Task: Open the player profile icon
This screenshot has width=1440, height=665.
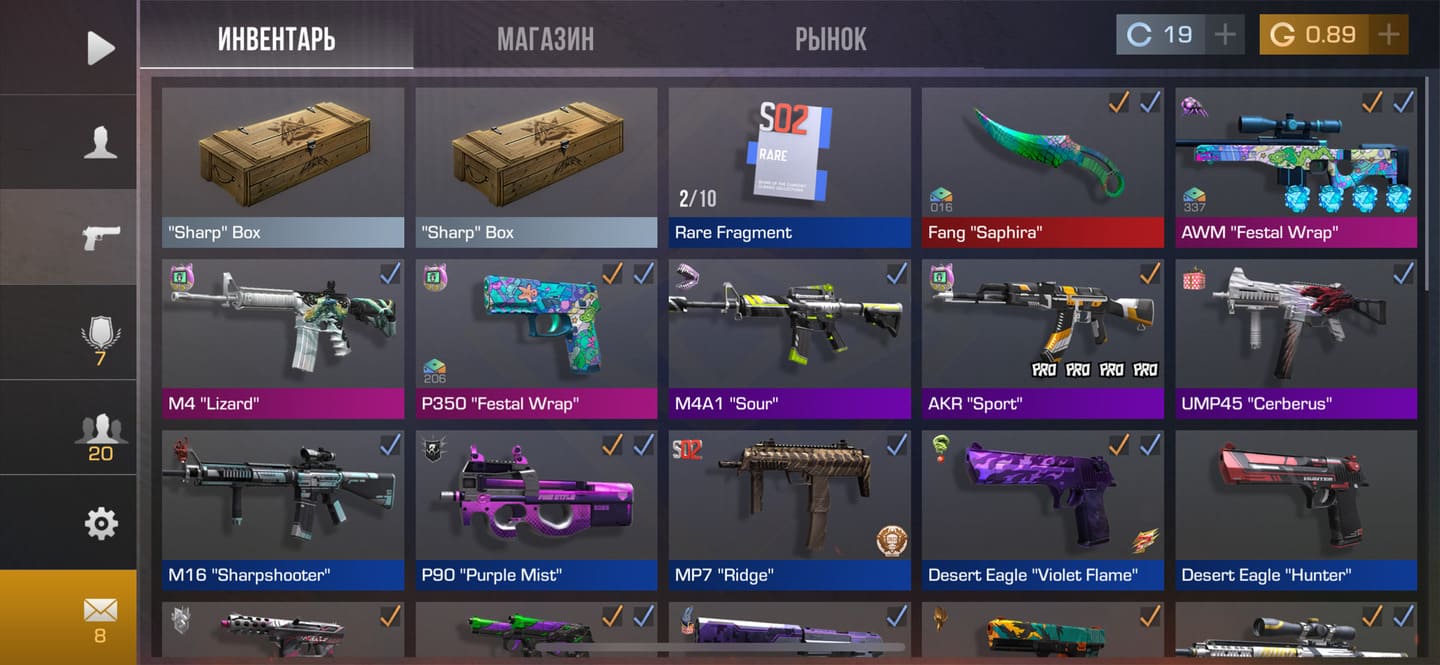Action: click(100, 142)
